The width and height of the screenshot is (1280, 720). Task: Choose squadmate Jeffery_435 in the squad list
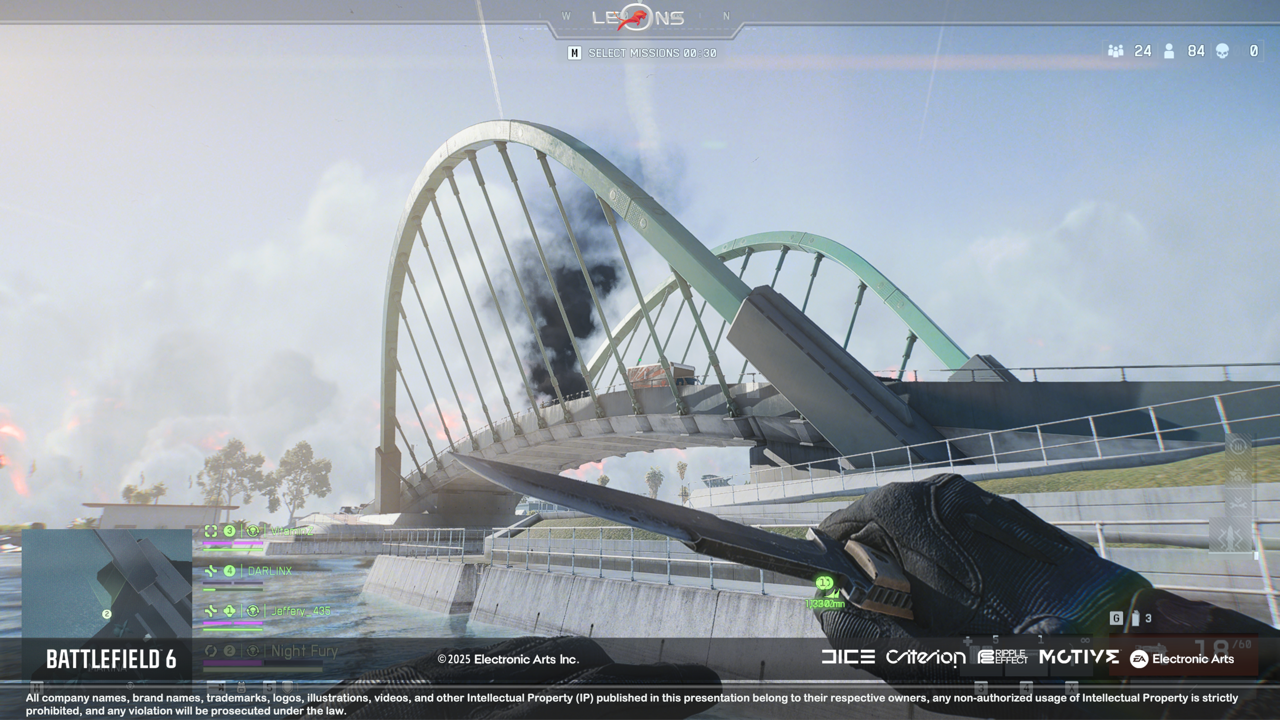pos(300,611)
